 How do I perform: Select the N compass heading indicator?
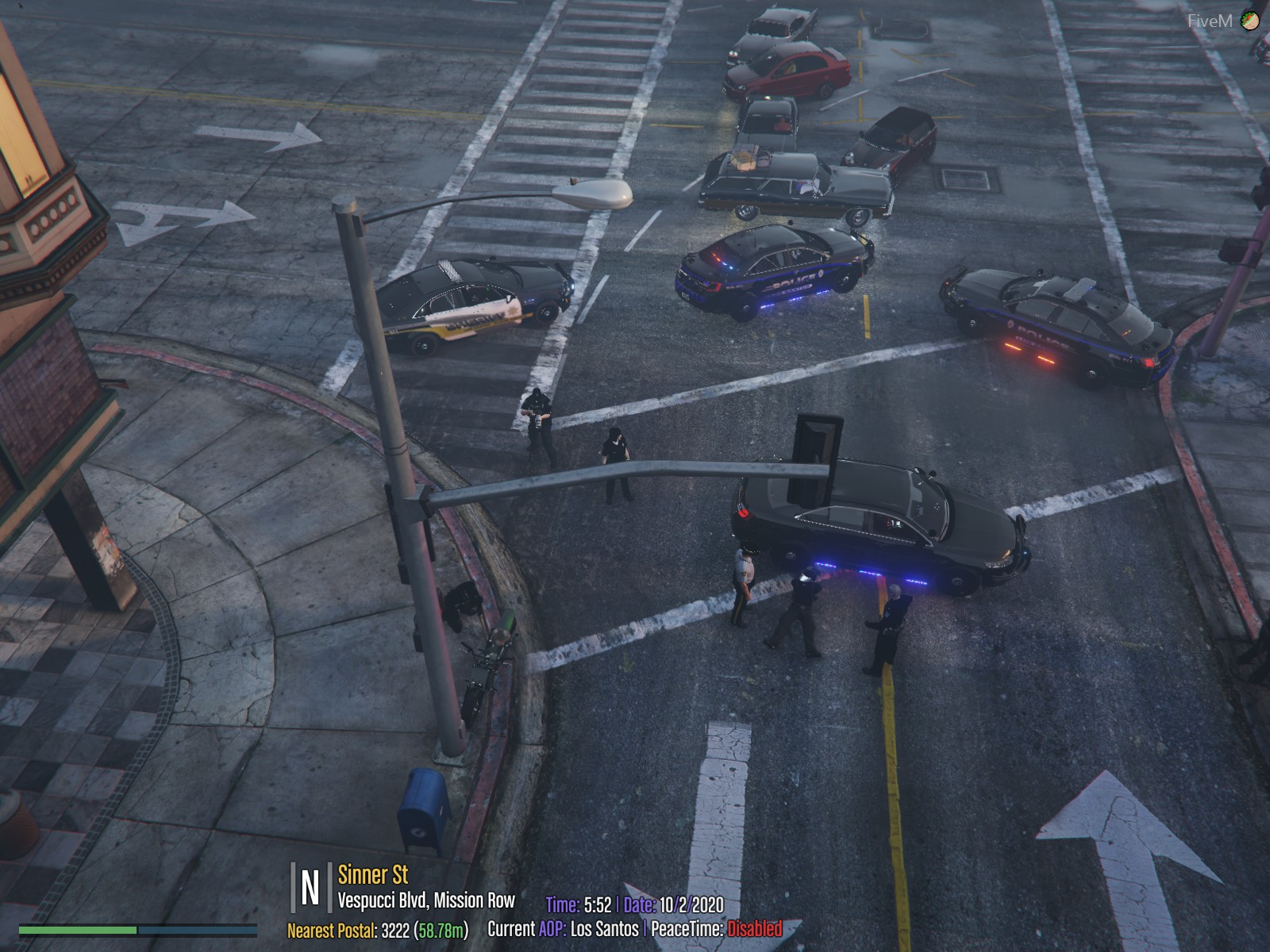pos(310,888)
